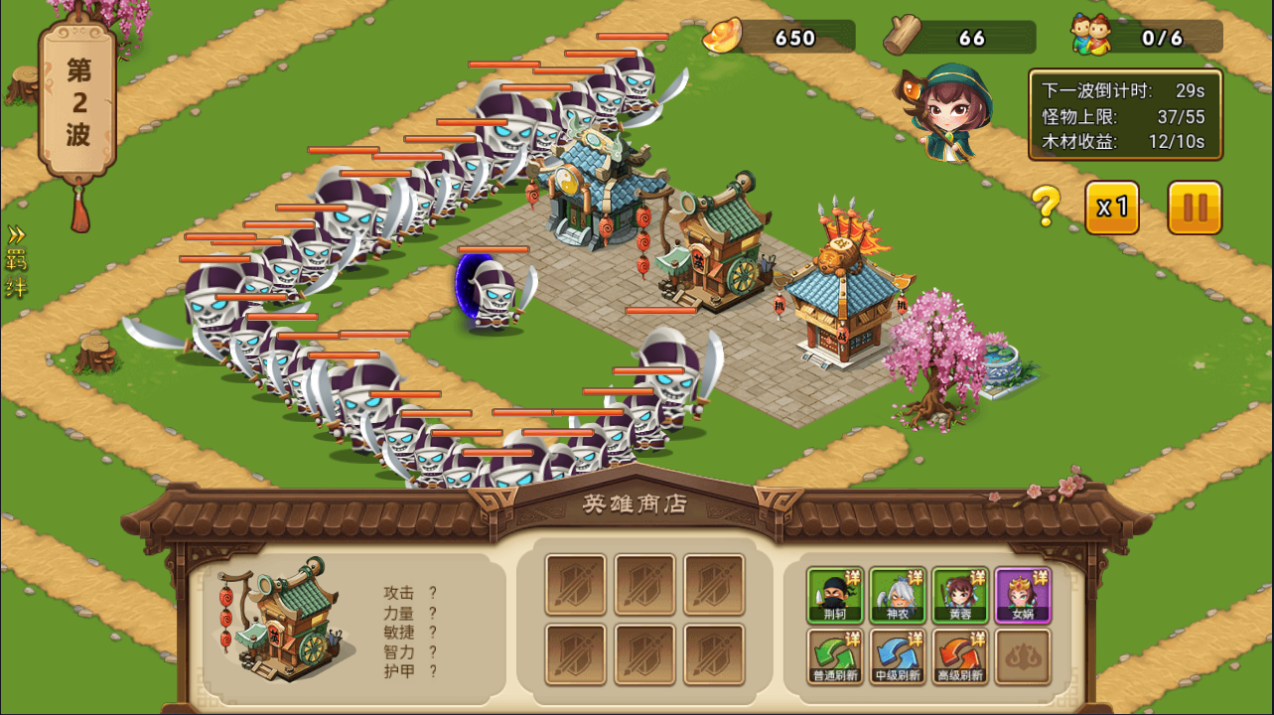Trigger the orange 高级刷新 refresh
Screen dimensions: 1274x715
tap(960, 657)
